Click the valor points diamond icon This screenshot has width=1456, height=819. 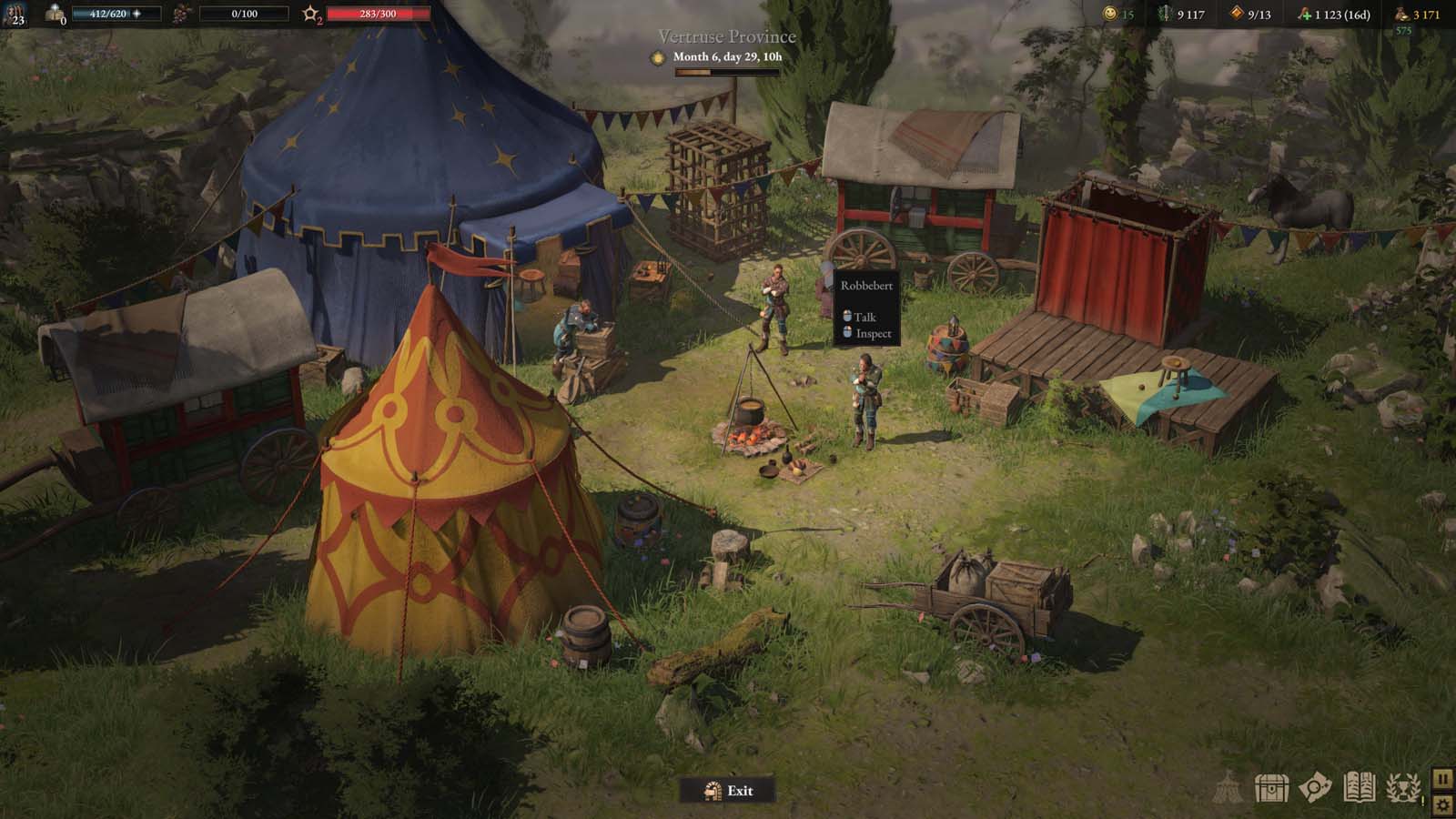[x=1235, y=14]
